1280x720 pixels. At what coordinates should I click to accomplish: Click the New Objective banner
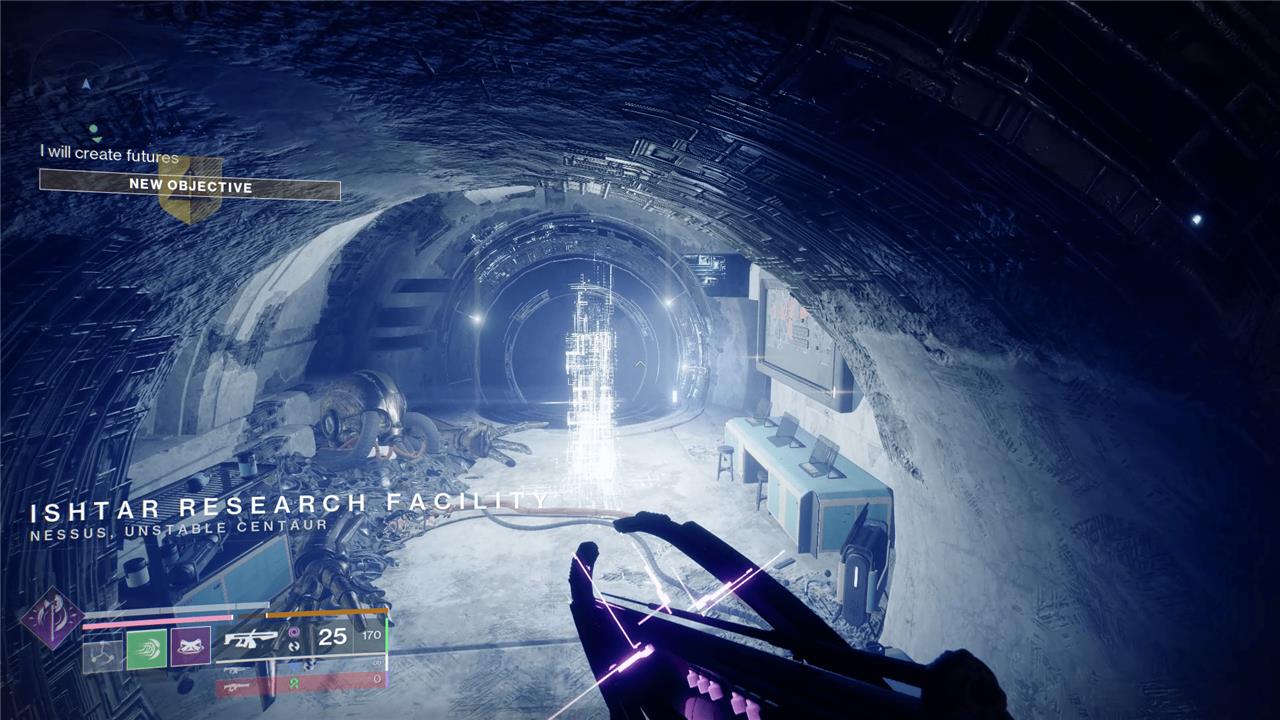click(190, 186)
